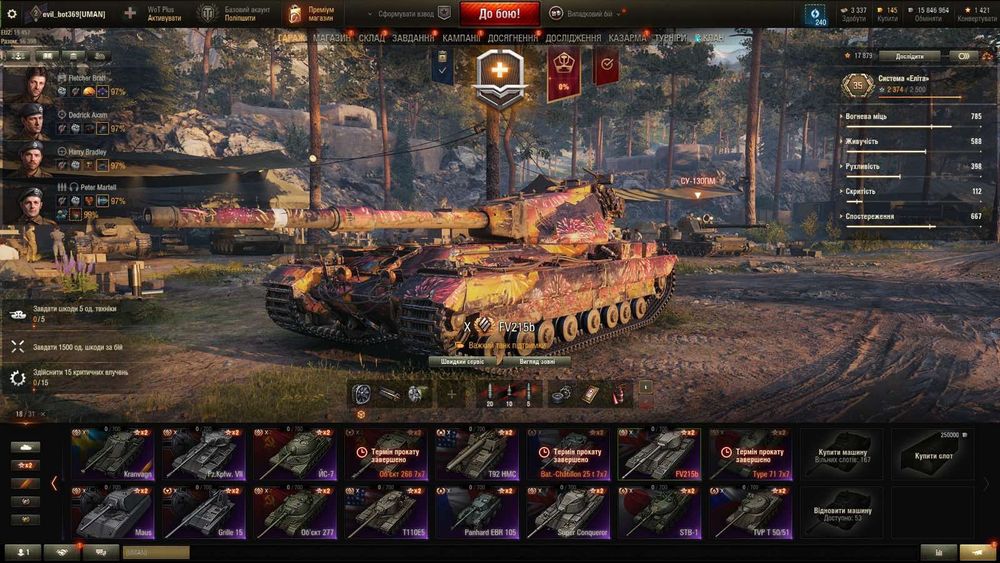1000x563 pixels.
Task: Open the МАГАЗИН tab
Action: (331, 38)
